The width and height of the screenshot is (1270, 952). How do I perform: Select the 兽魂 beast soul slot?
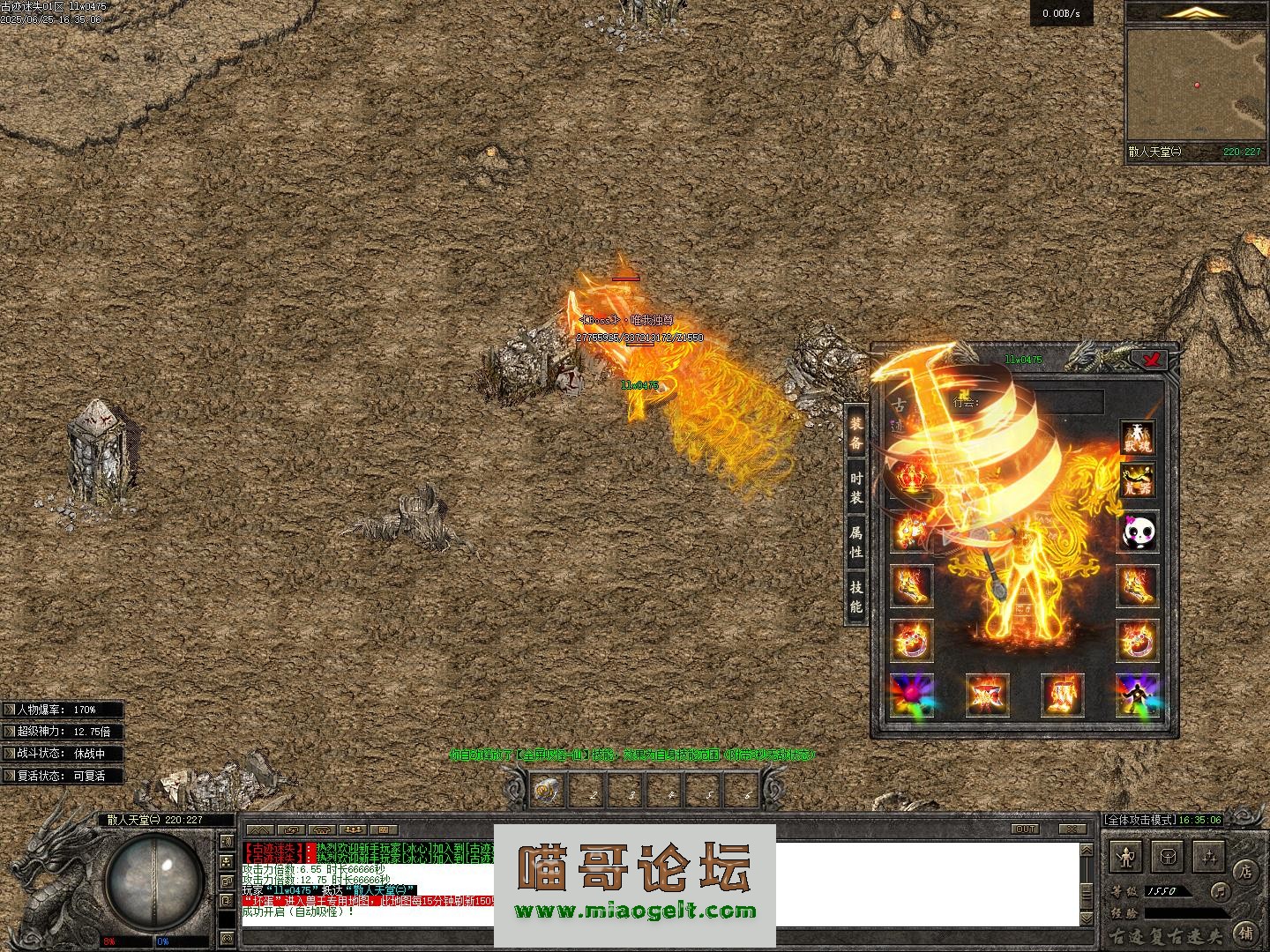click(x=1138, y=437)
